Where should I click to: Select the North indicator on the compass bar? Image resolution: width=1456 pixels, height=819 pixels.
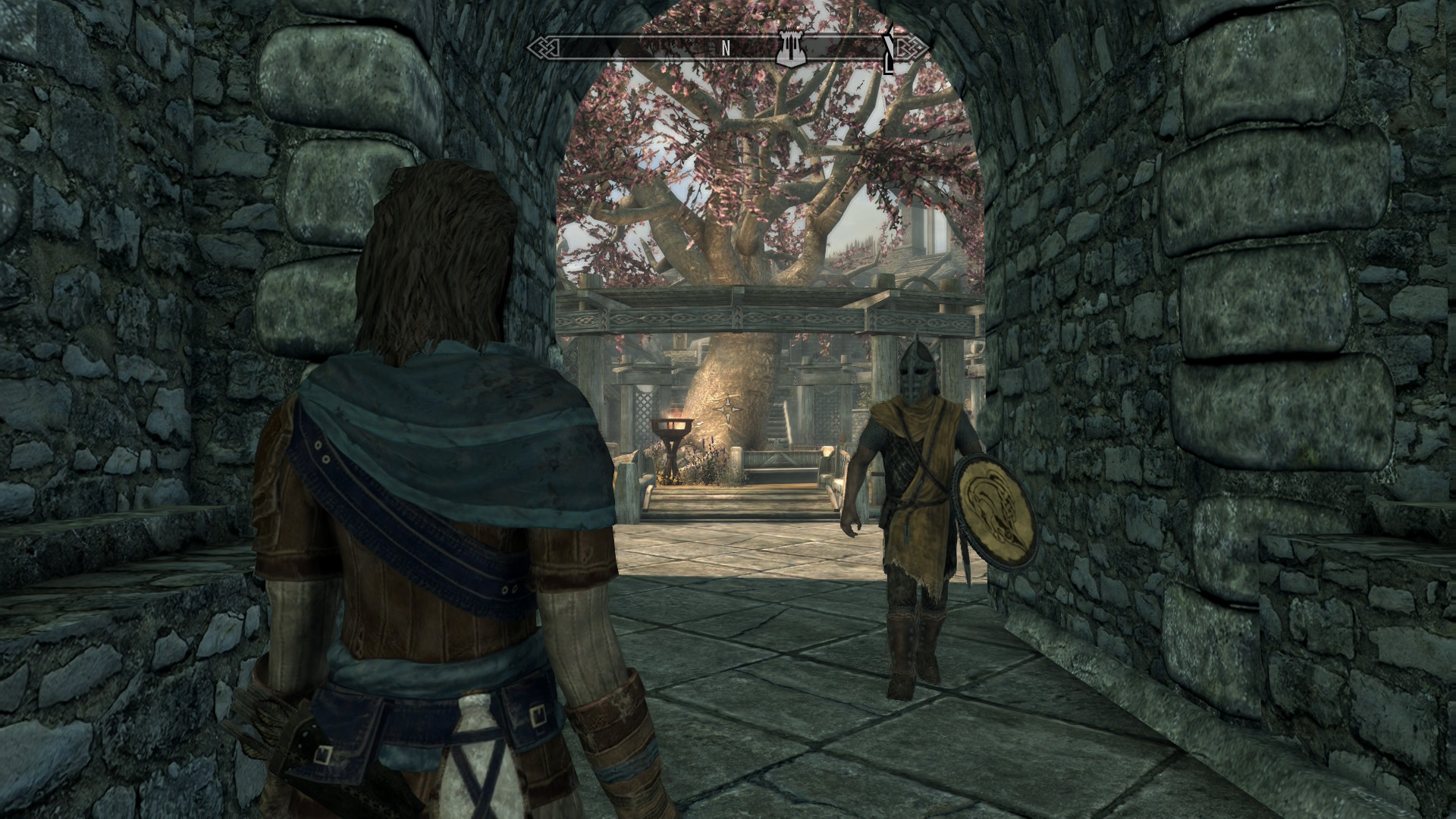[x=726, y=49]
